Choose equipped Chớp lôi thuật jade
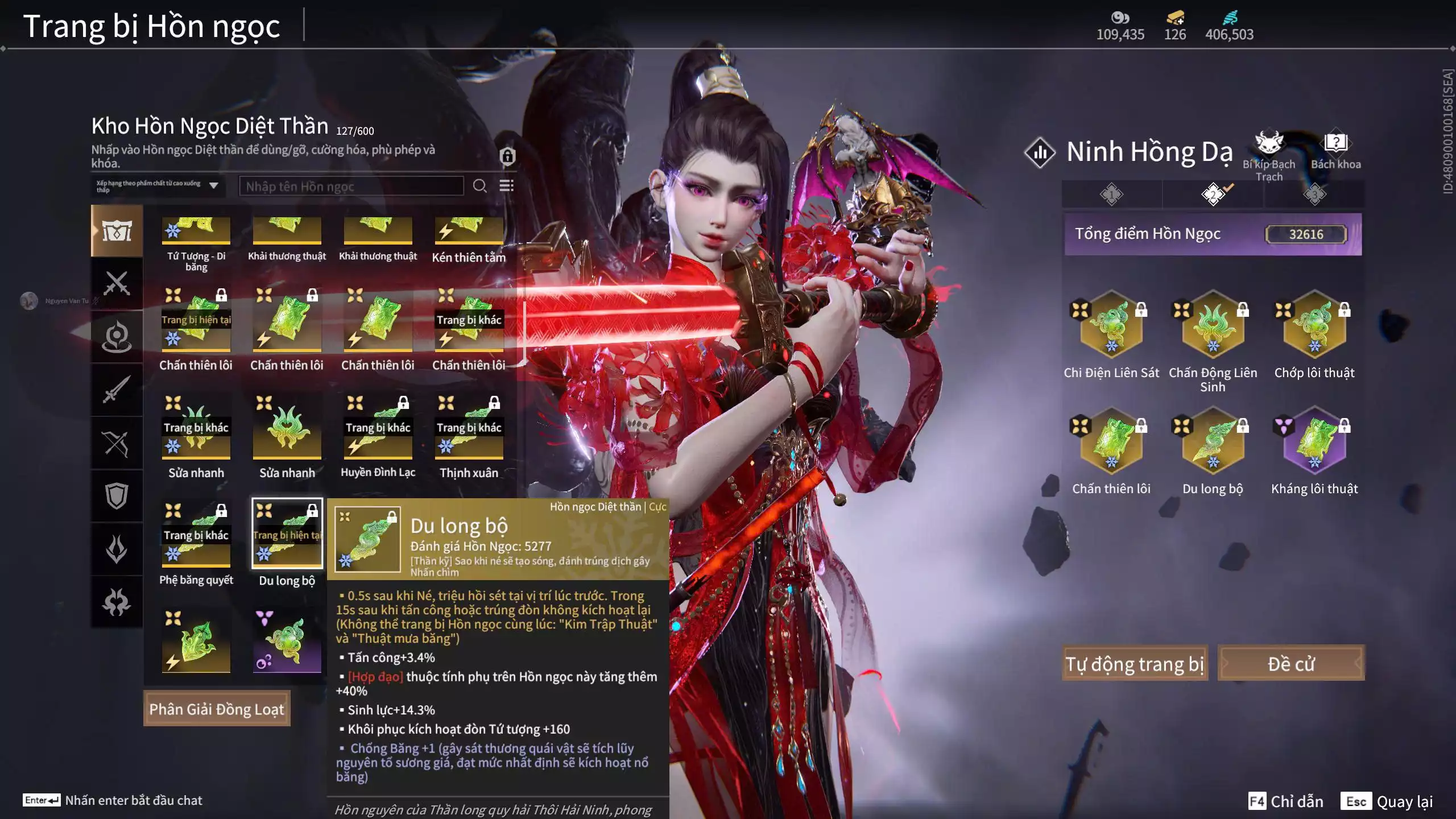Screen dimensions: 1456x819 click(1314, 327)
